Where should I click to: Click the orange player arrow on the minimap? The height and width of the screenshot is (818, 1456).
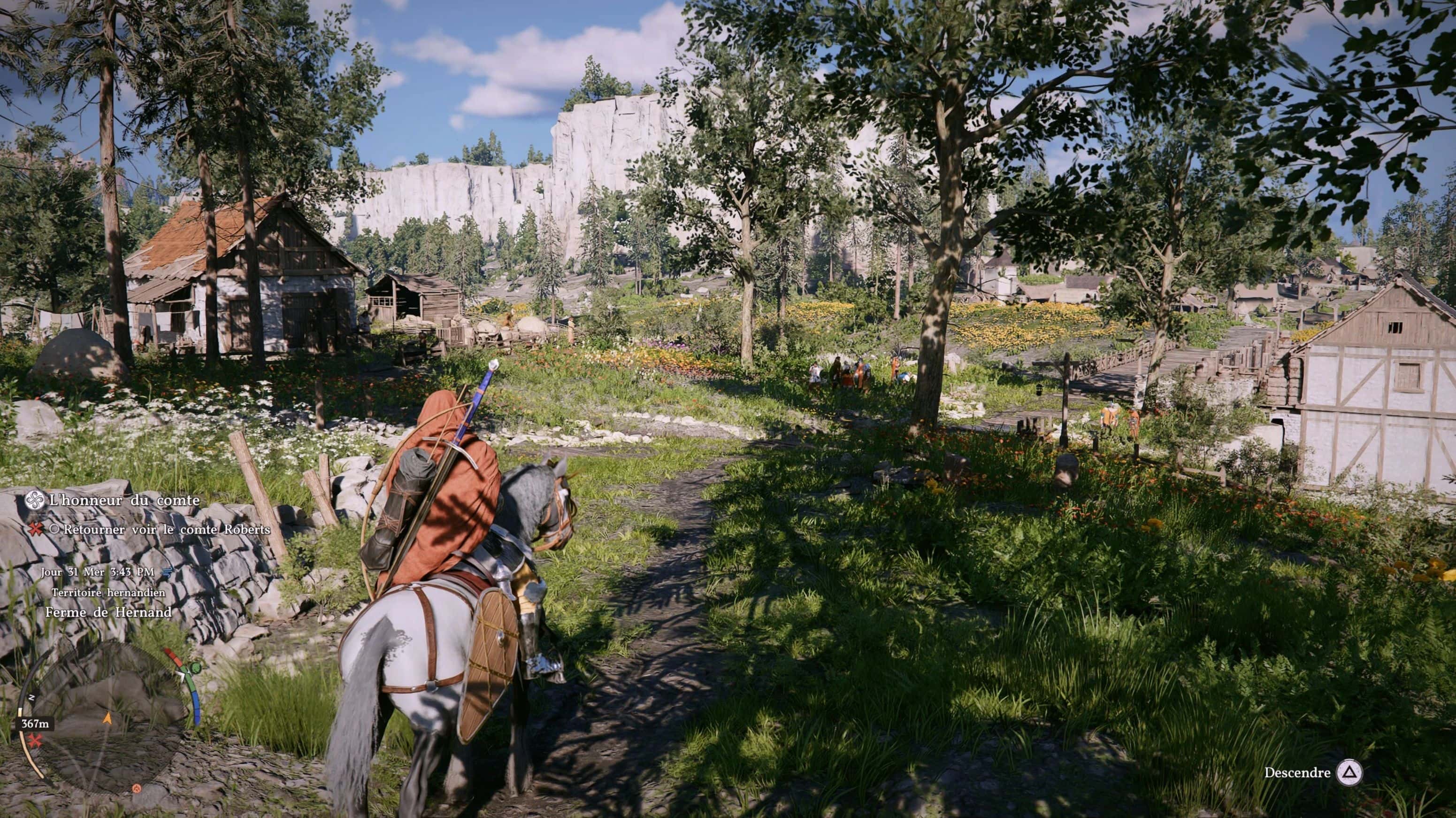click(x=107, y=718)
